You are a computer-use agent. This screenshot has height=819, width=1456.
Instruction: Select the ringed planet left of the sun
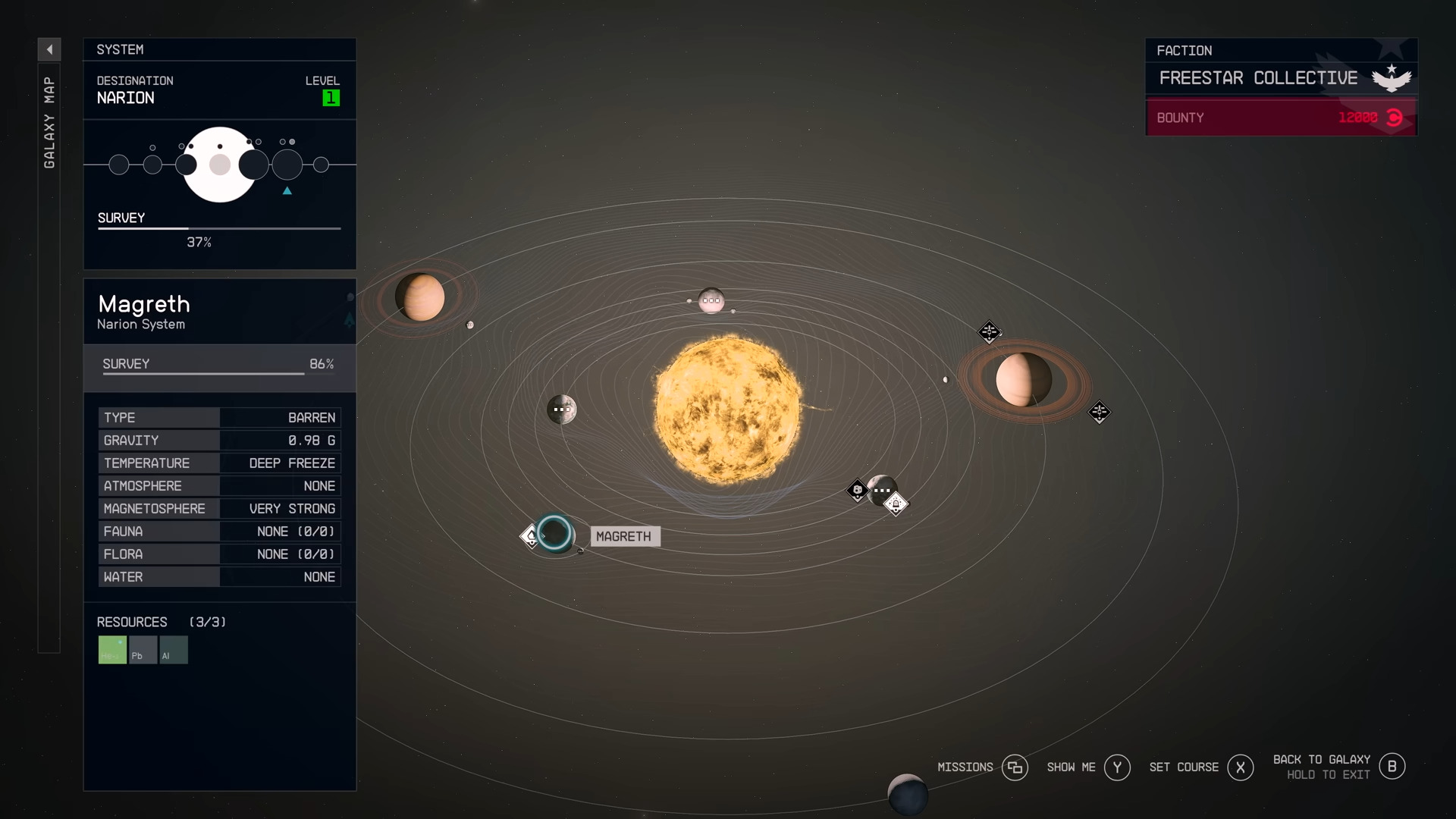point(419,297)
